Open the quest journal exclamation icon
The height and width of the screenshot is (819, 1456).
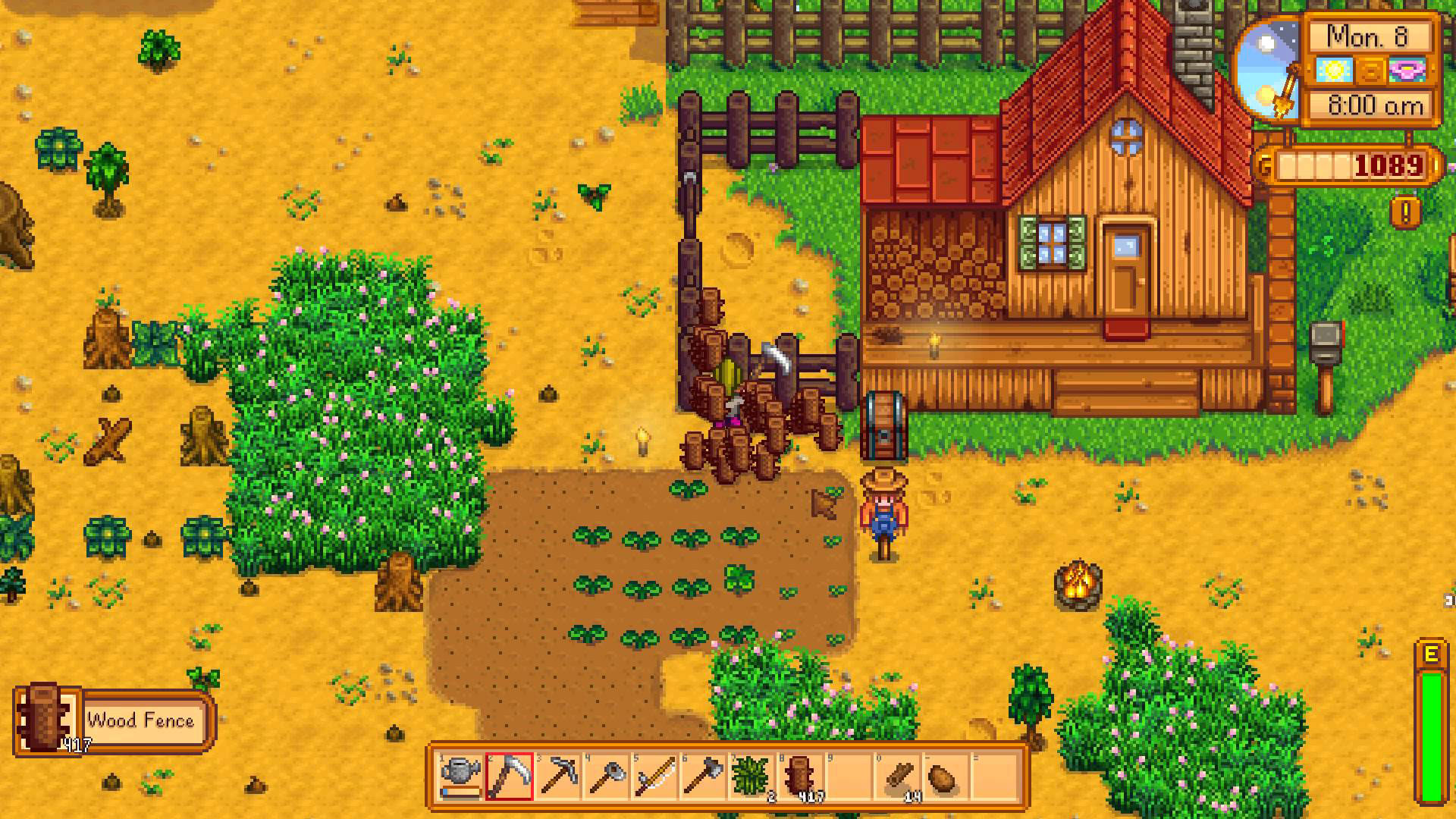click(x=1405, y=213)
